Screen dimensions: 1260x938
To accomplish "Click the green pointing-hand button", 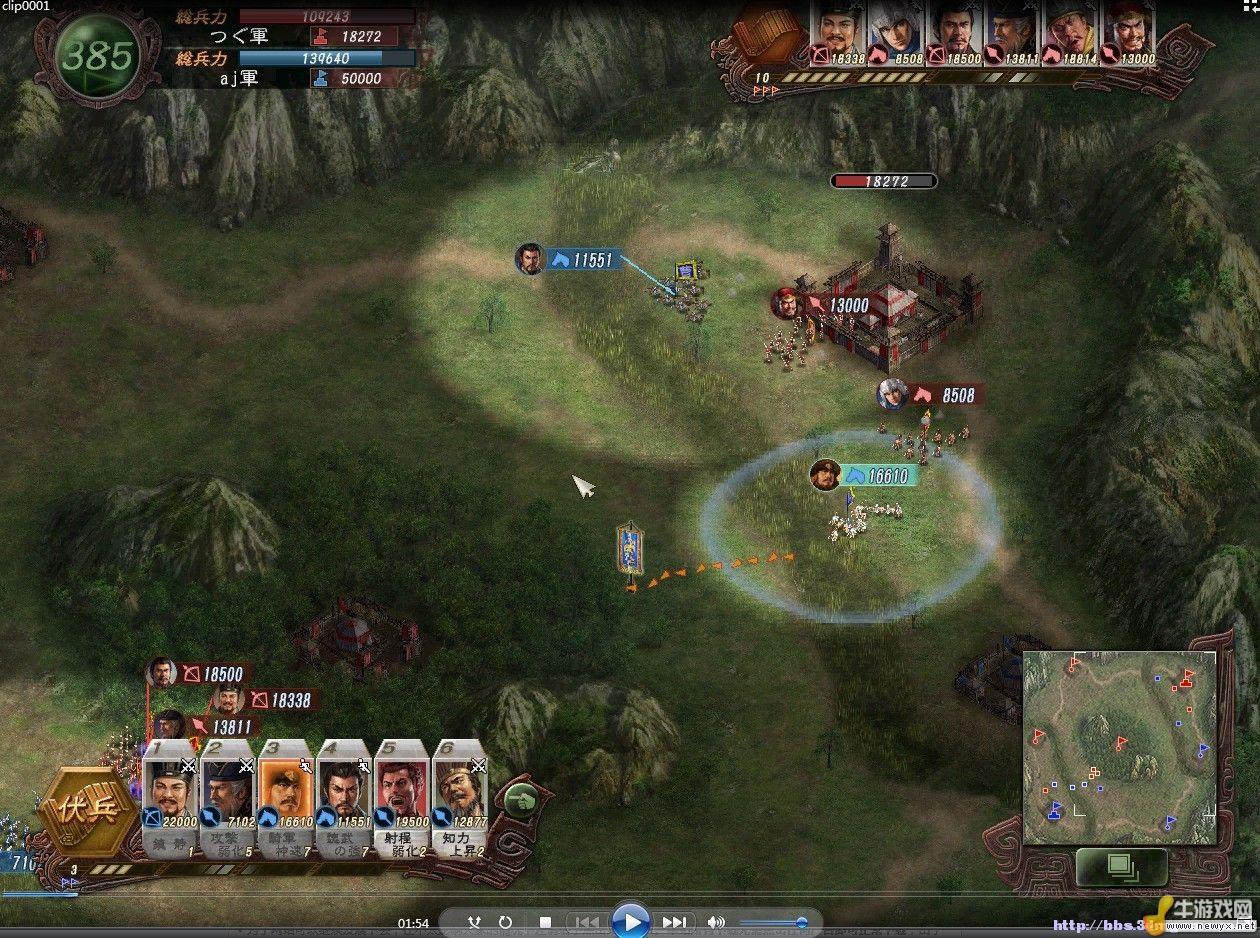I will (x=519, y=798).
